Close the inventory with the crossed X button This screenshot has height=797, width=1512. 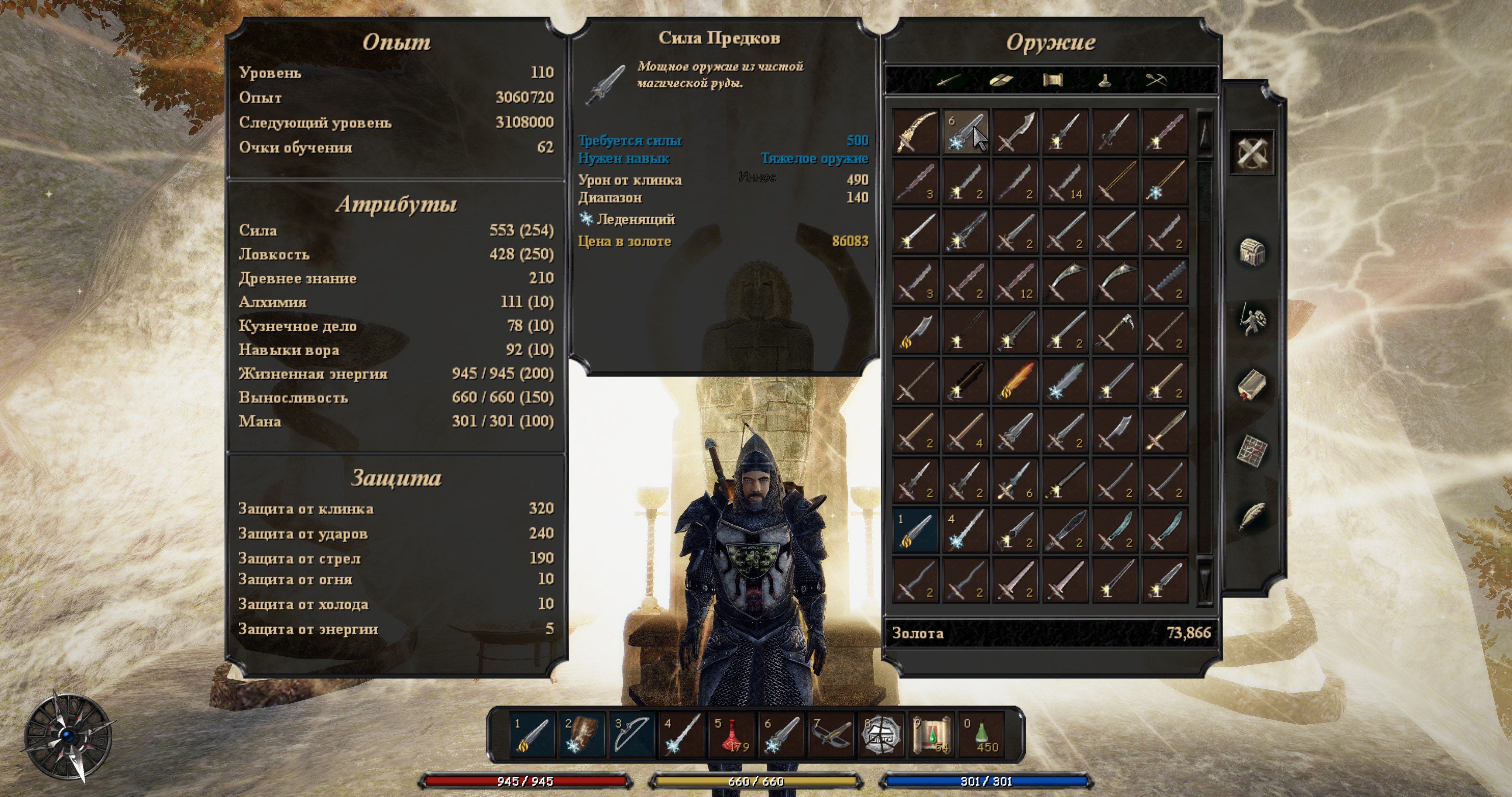tap(1251, 153)
